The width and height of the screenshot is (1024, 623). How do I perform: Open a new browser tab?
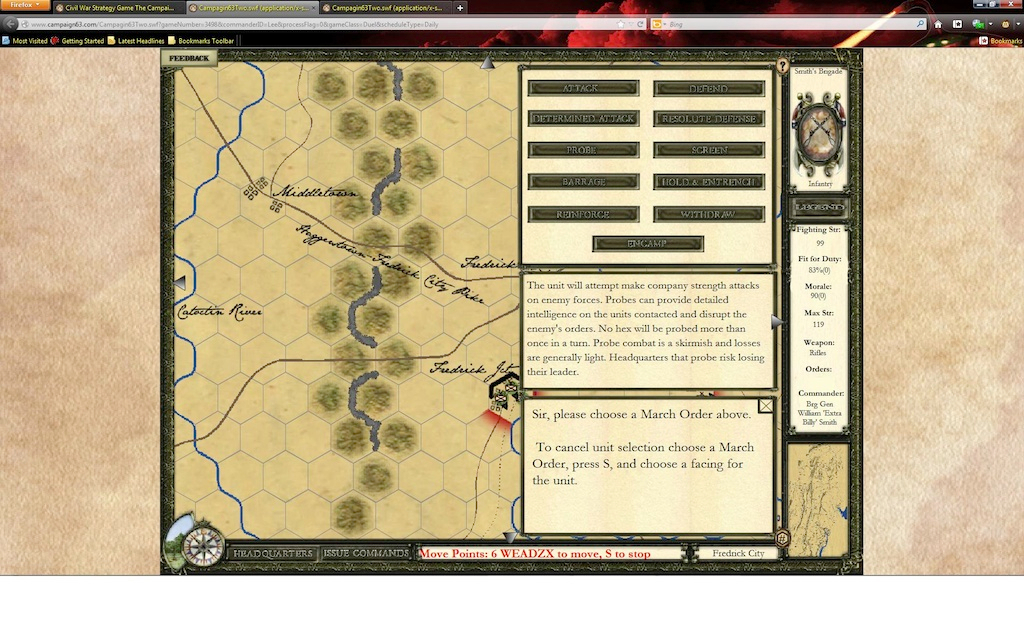(x=460, y=7)
